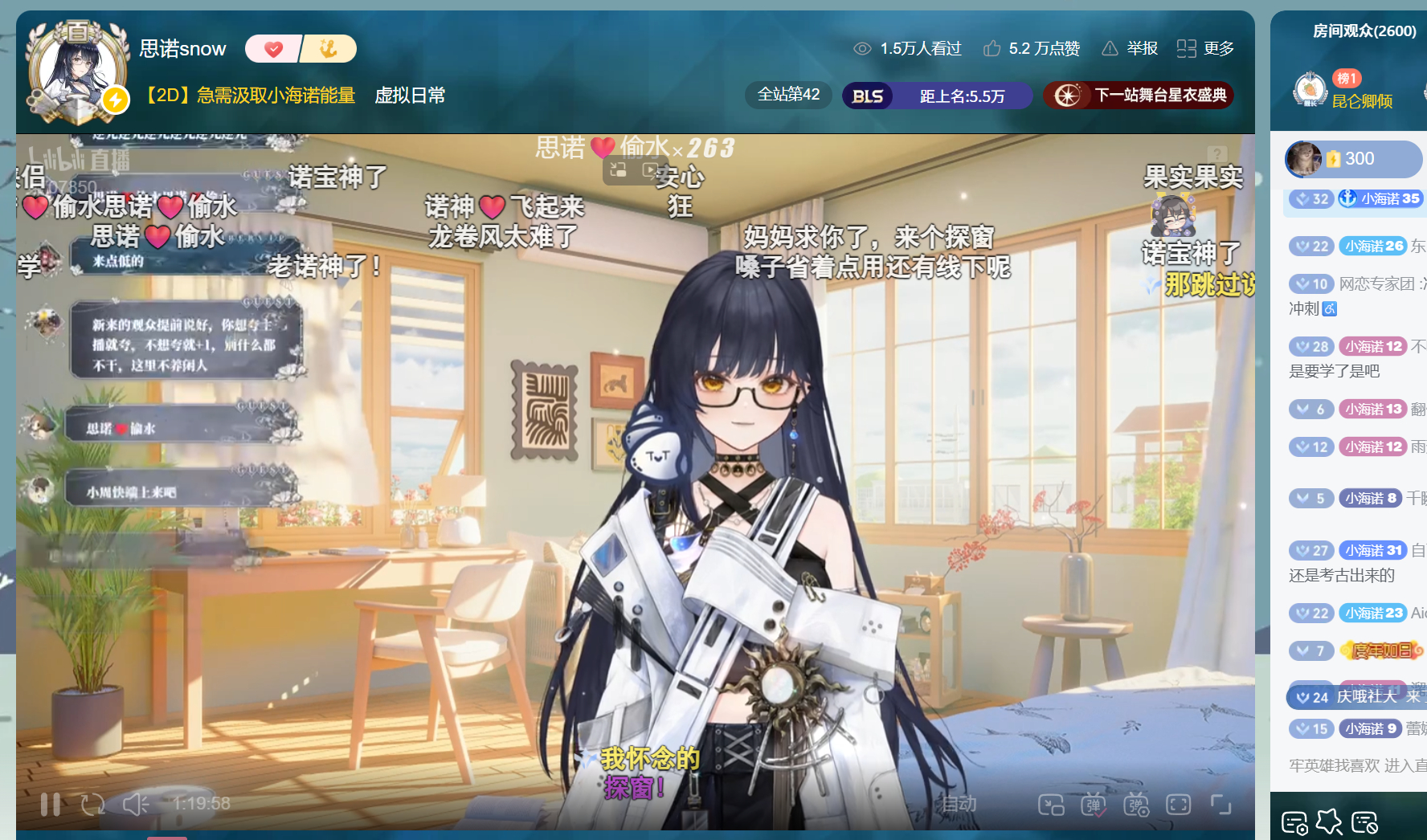Pause the live stream playback
This screenshot has width=1427, height=840.
pyautogui.click(x=50, y=804)
